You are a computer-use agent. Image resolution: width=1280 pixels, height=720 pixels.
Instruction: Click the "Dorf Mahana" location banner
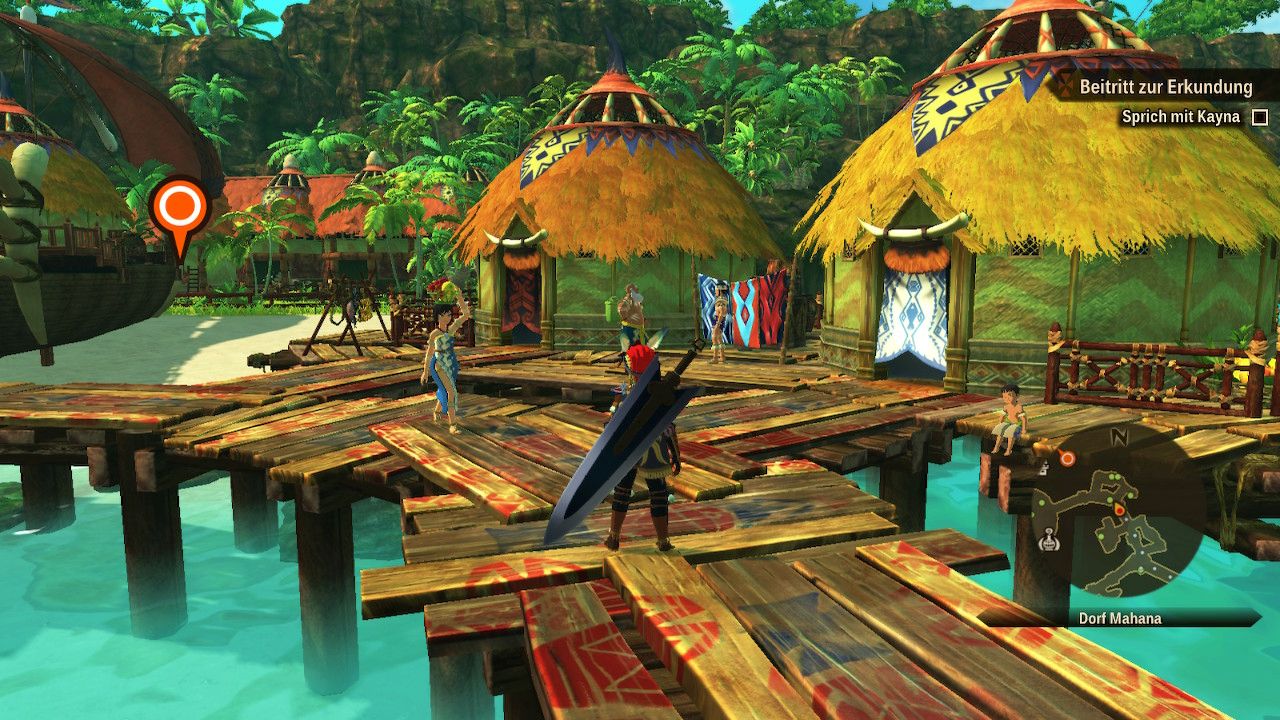coord(1120,619)
